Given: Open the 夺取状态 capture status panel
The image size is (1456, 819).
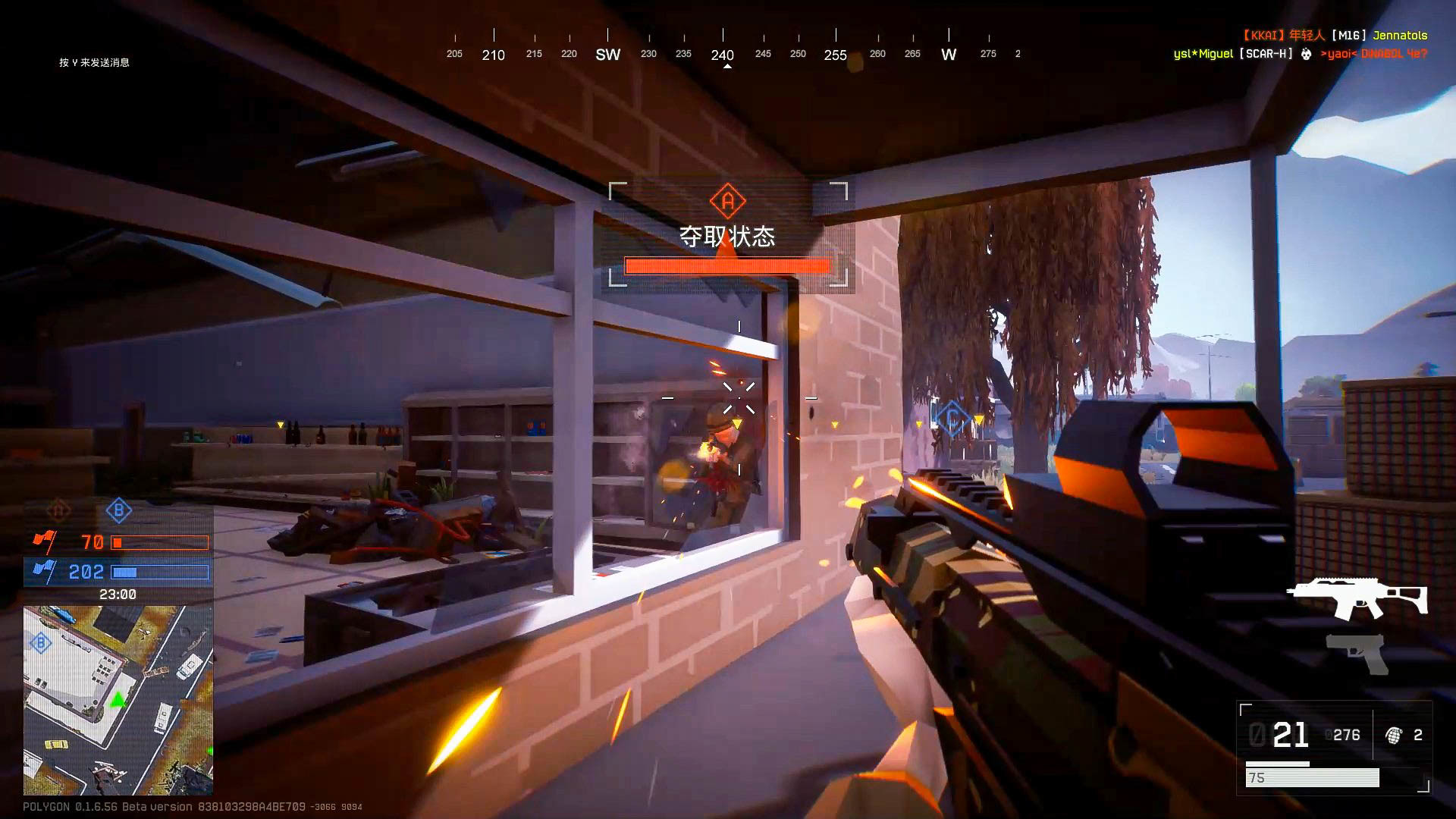Looking at the screenshot, I should point(726,237).
